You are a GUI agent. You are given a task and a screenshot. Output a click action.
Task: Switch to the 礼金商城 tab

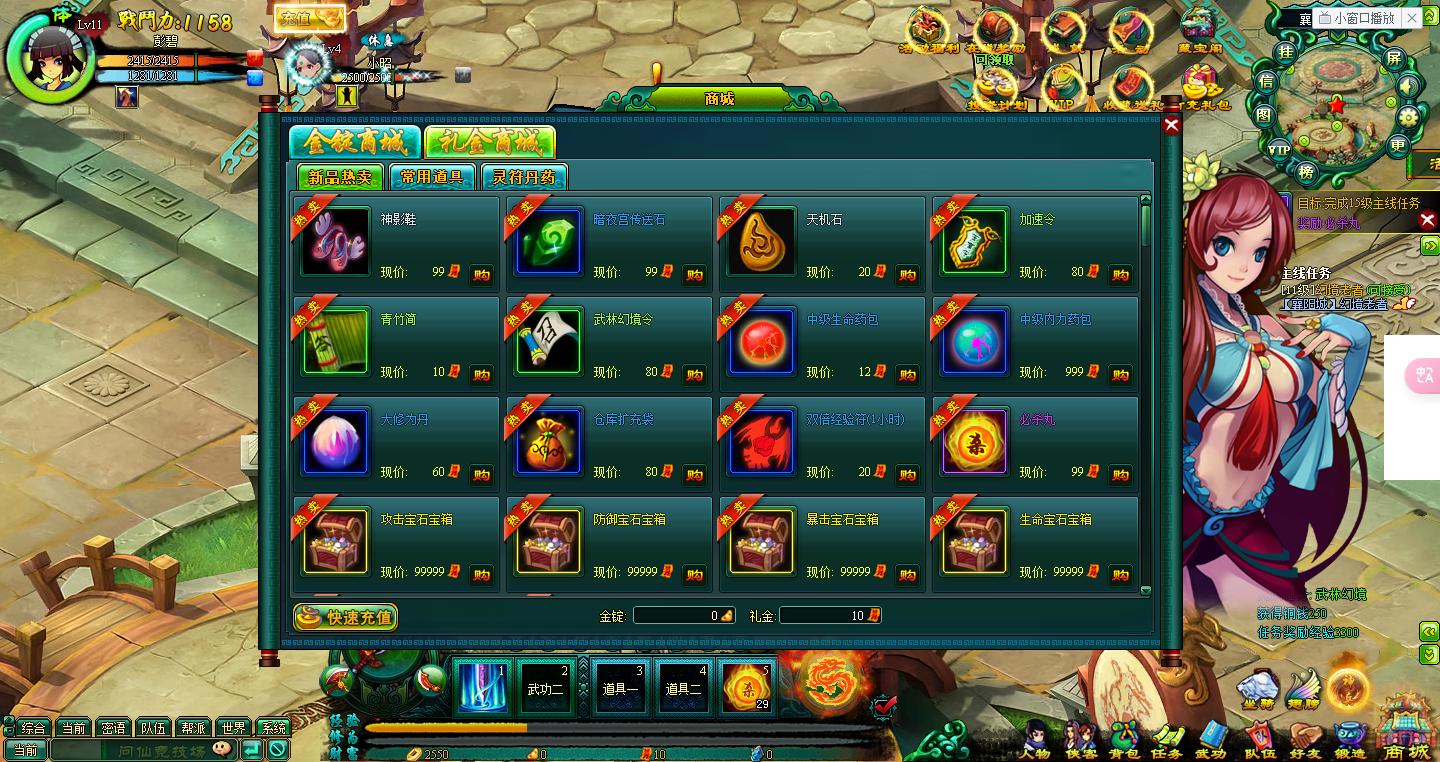coord(489,143)
